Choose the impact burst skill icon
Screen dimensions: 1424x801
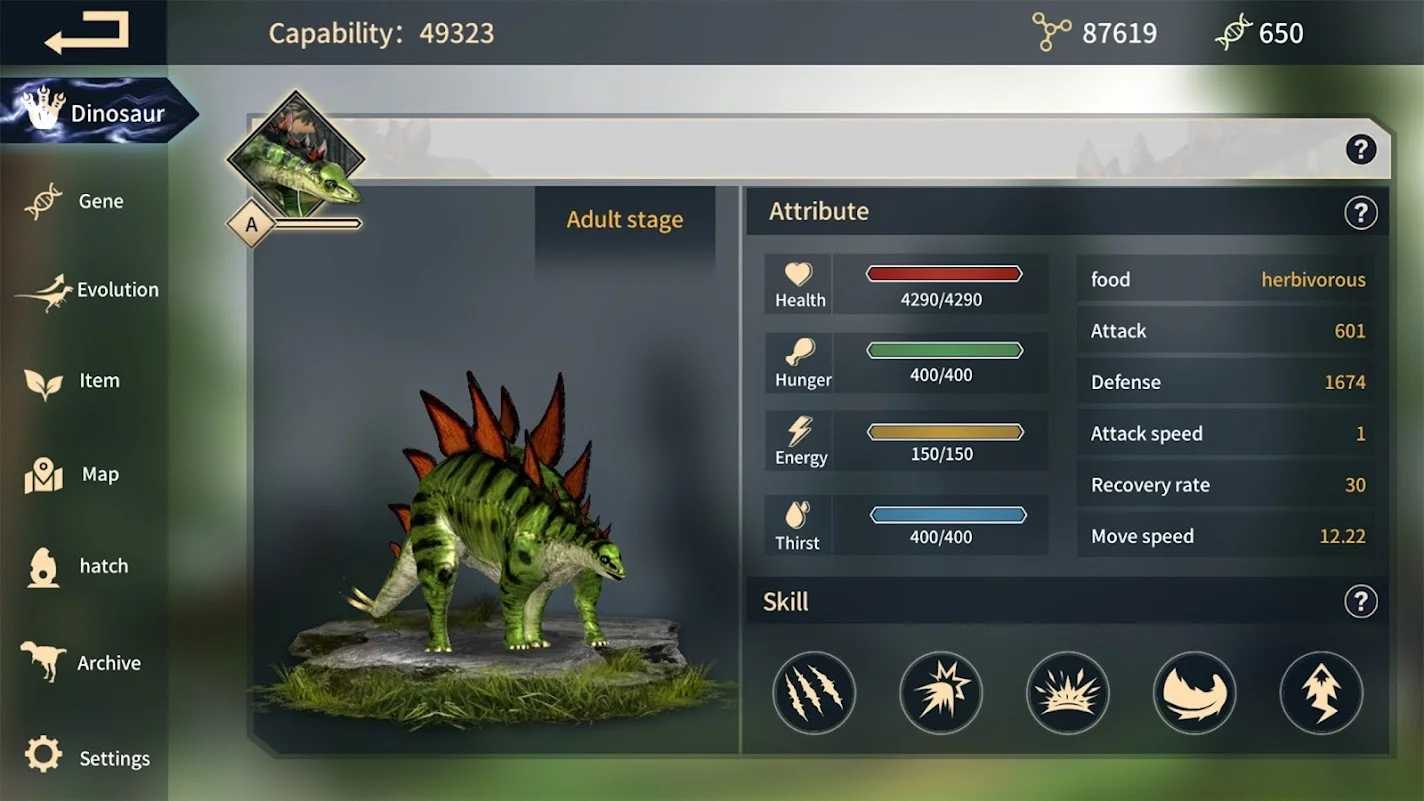(x=941, y=693)
